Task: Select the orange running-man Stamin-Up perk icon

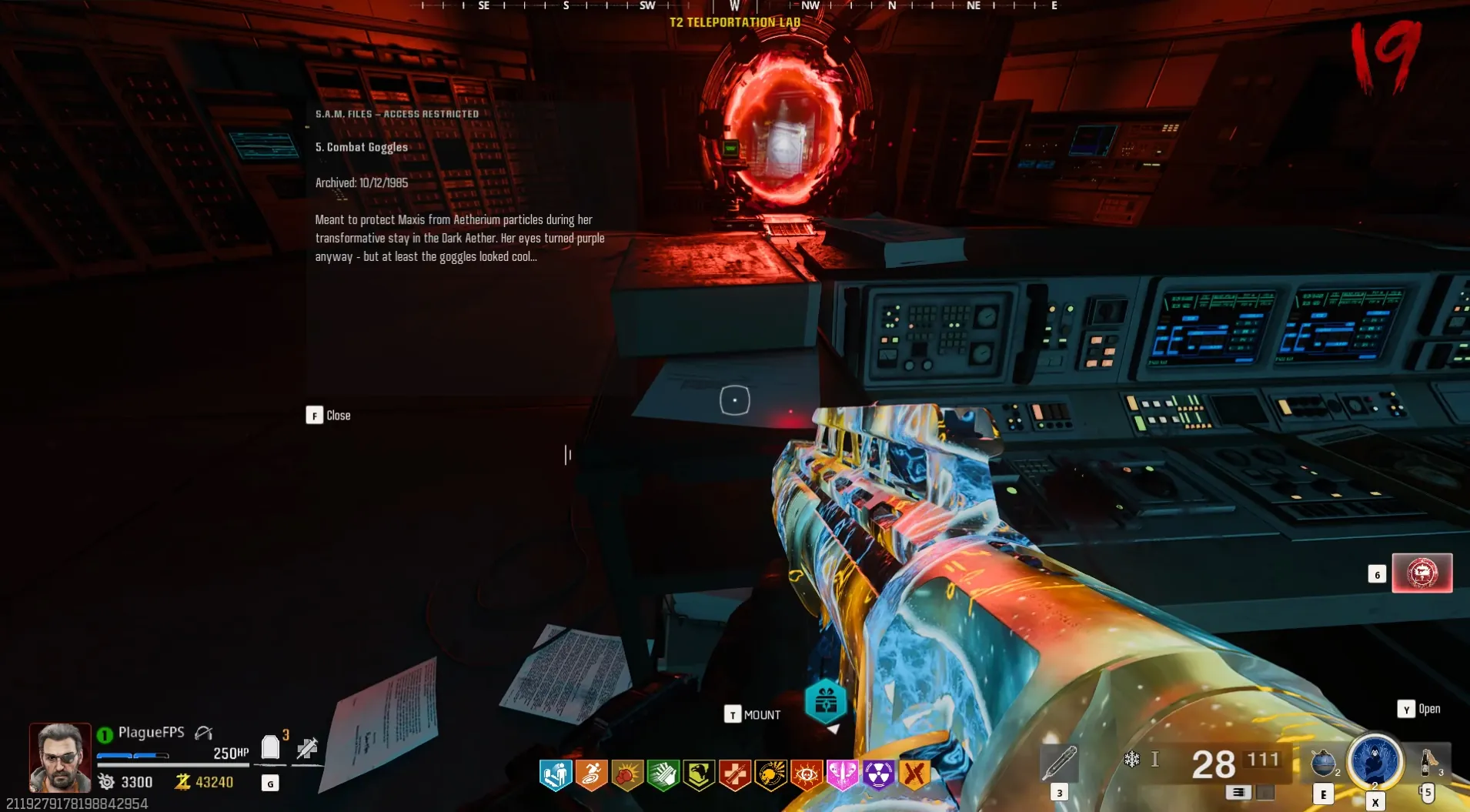Action: 591,774
